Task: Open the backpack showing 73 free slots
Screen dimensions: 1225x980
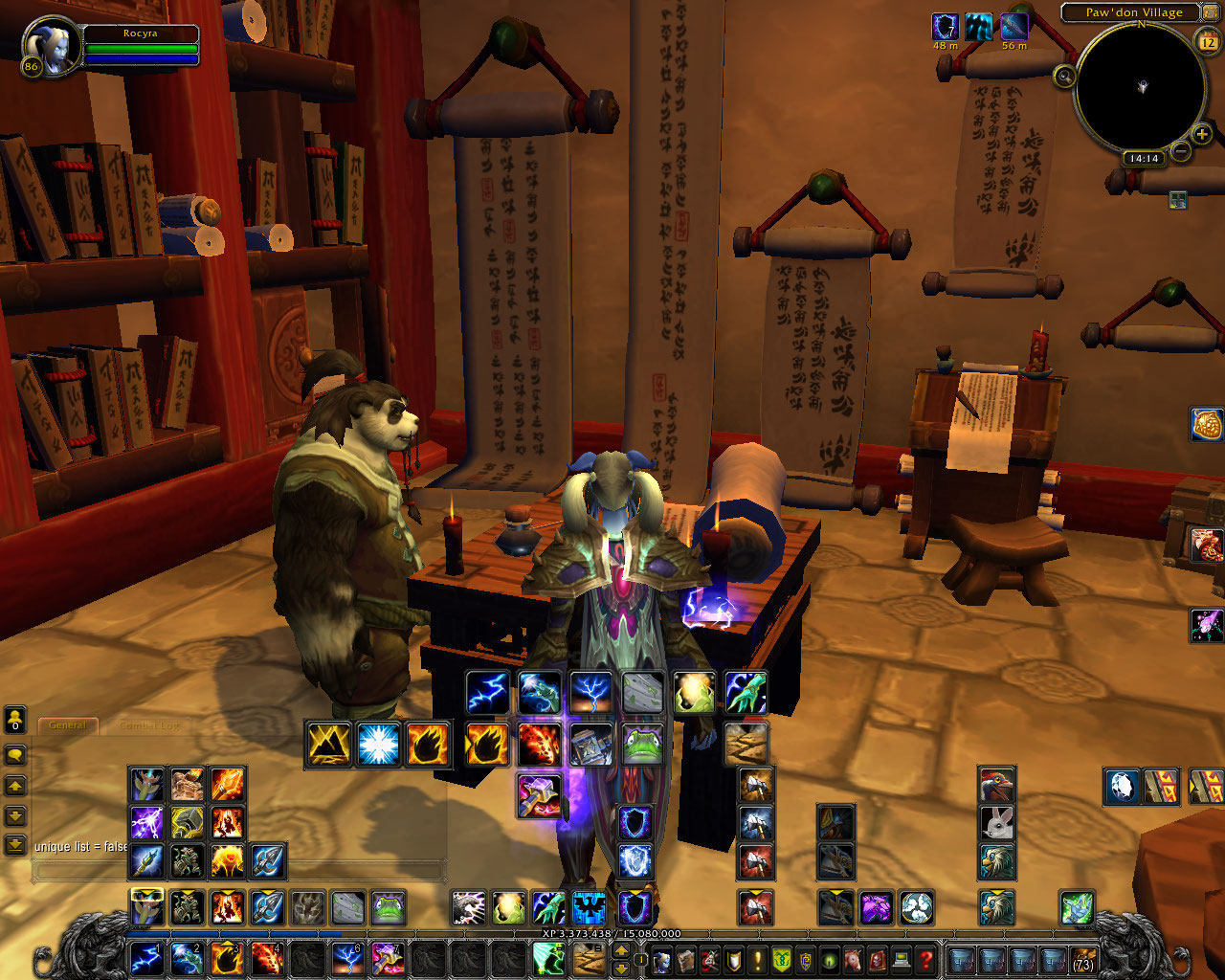Action: pos(1082,959)
